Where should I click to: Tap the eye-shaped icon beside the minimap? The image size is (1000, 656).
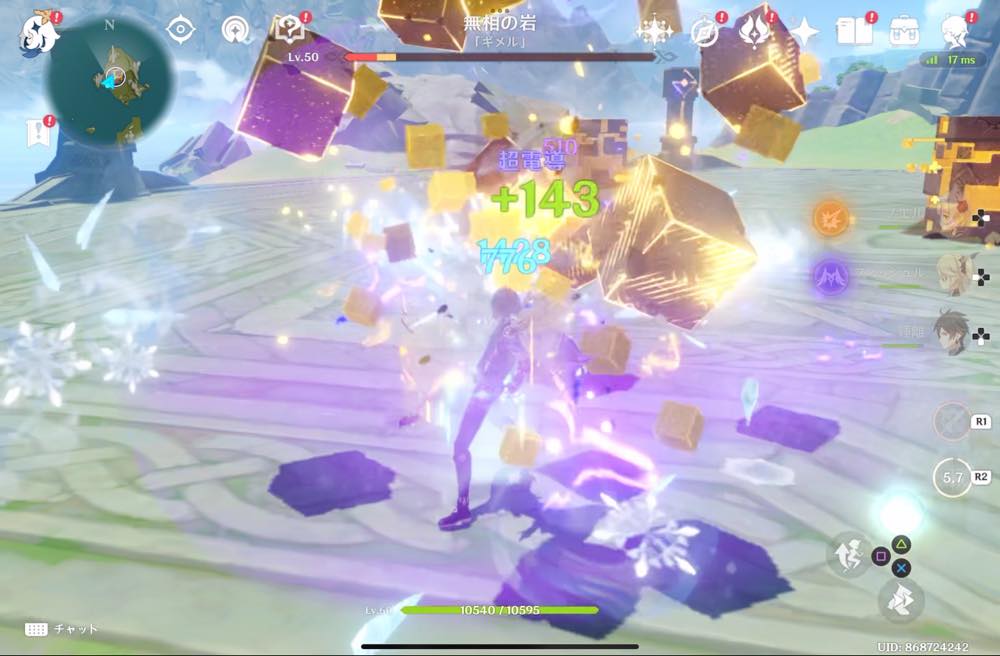180,30
